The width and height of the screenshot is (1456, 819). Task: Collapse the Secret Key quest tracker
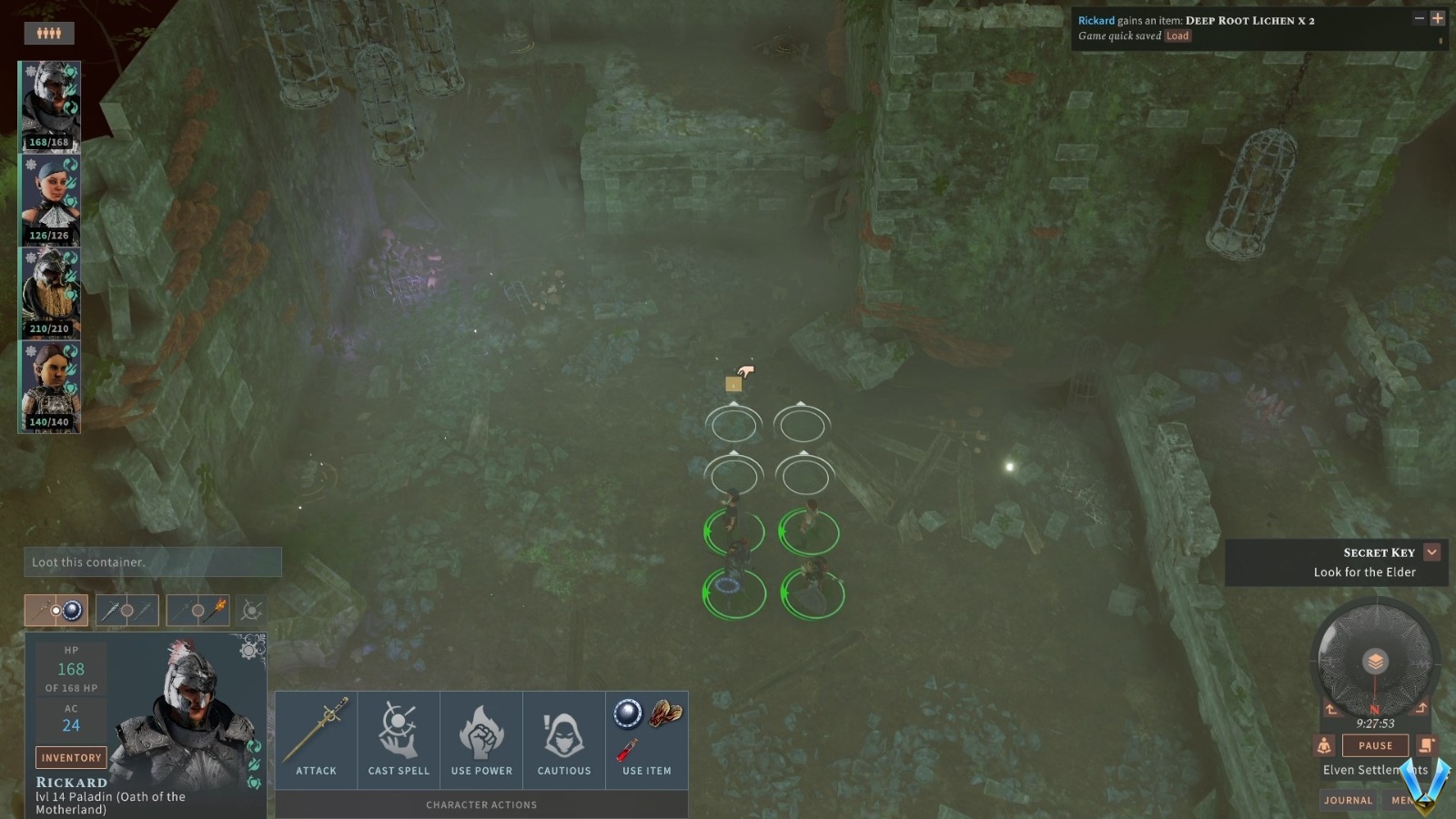coord(1433,551)
